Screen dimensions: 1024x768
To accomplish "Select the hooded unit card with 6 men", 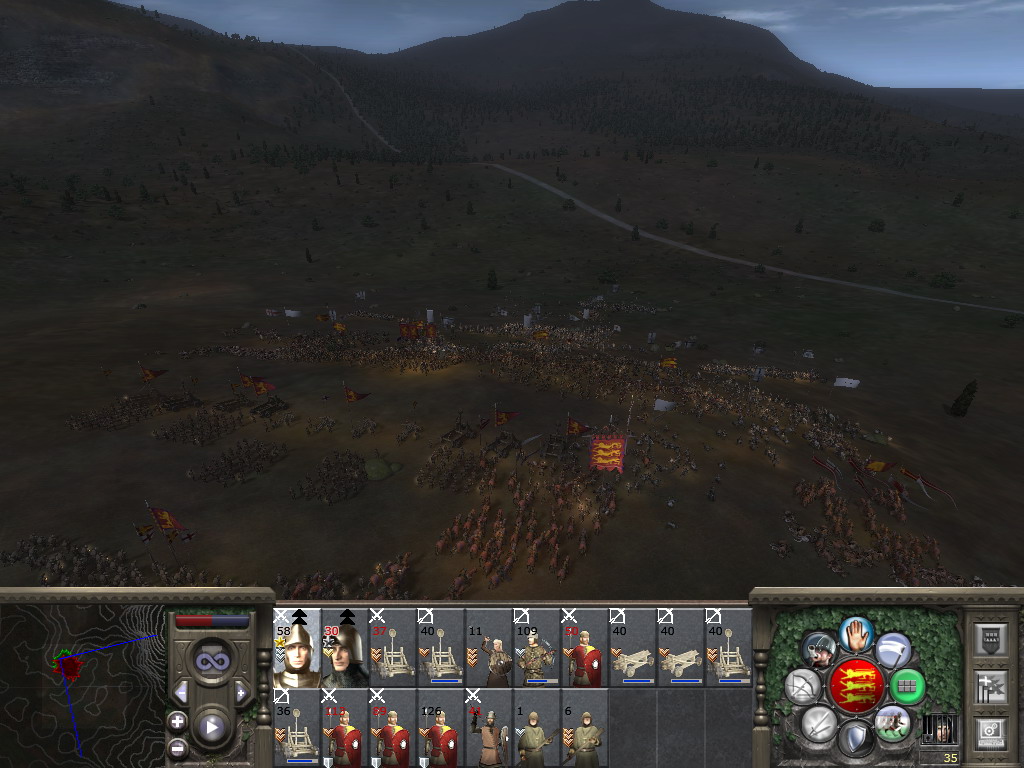I will point(585,727).
